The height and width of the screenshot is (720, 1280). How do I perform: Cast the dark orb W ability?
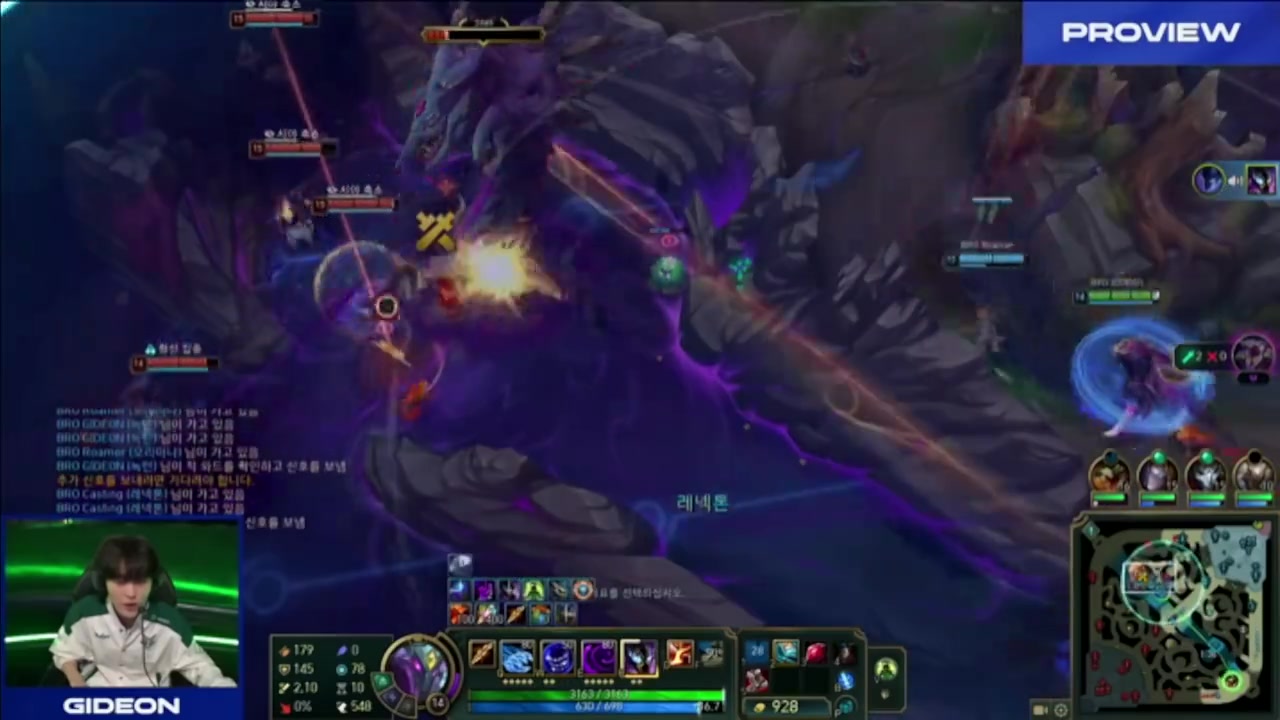557,657
